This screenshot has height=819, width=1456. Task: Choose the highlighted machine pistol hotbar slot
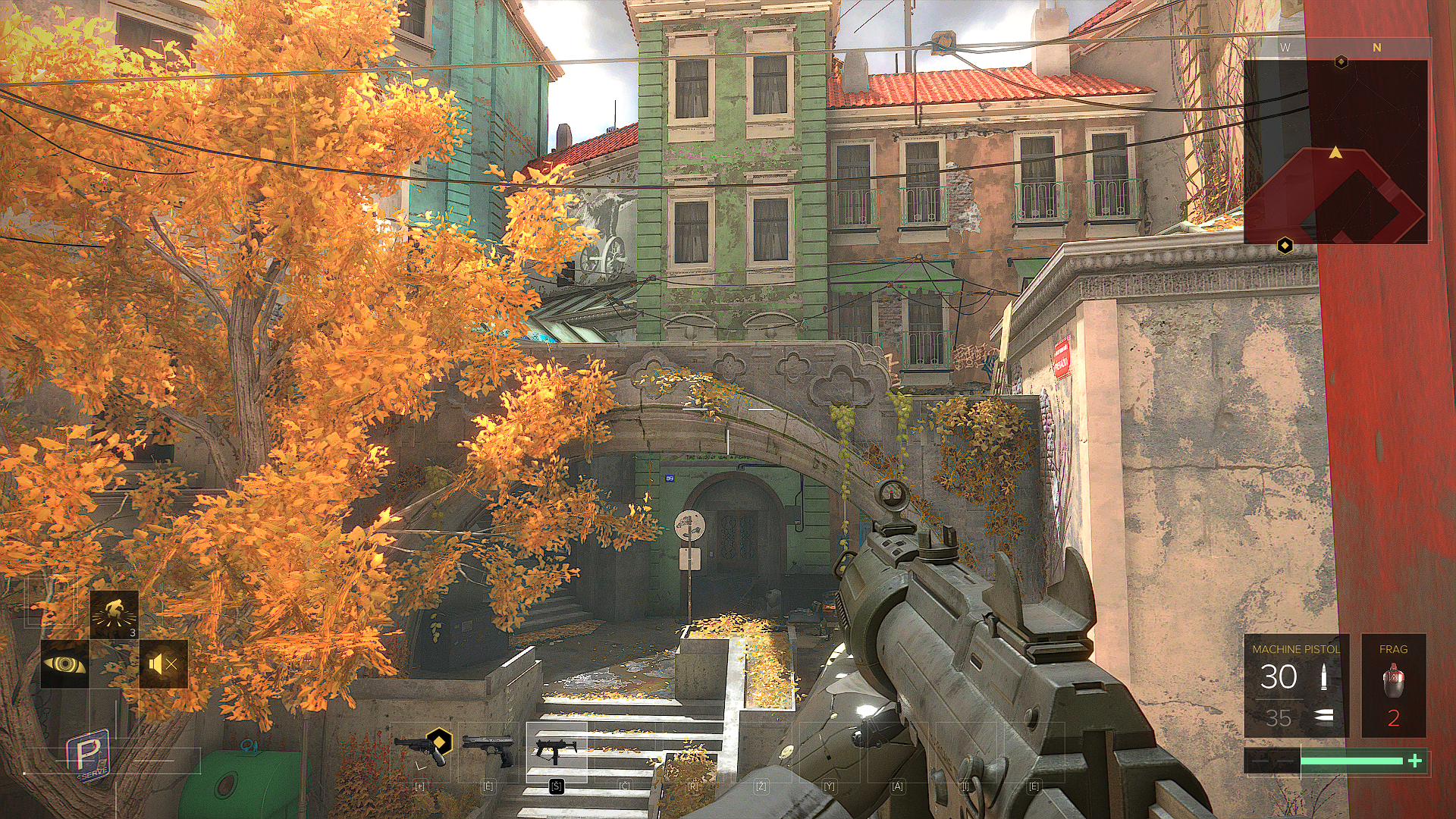coord(556,751)
